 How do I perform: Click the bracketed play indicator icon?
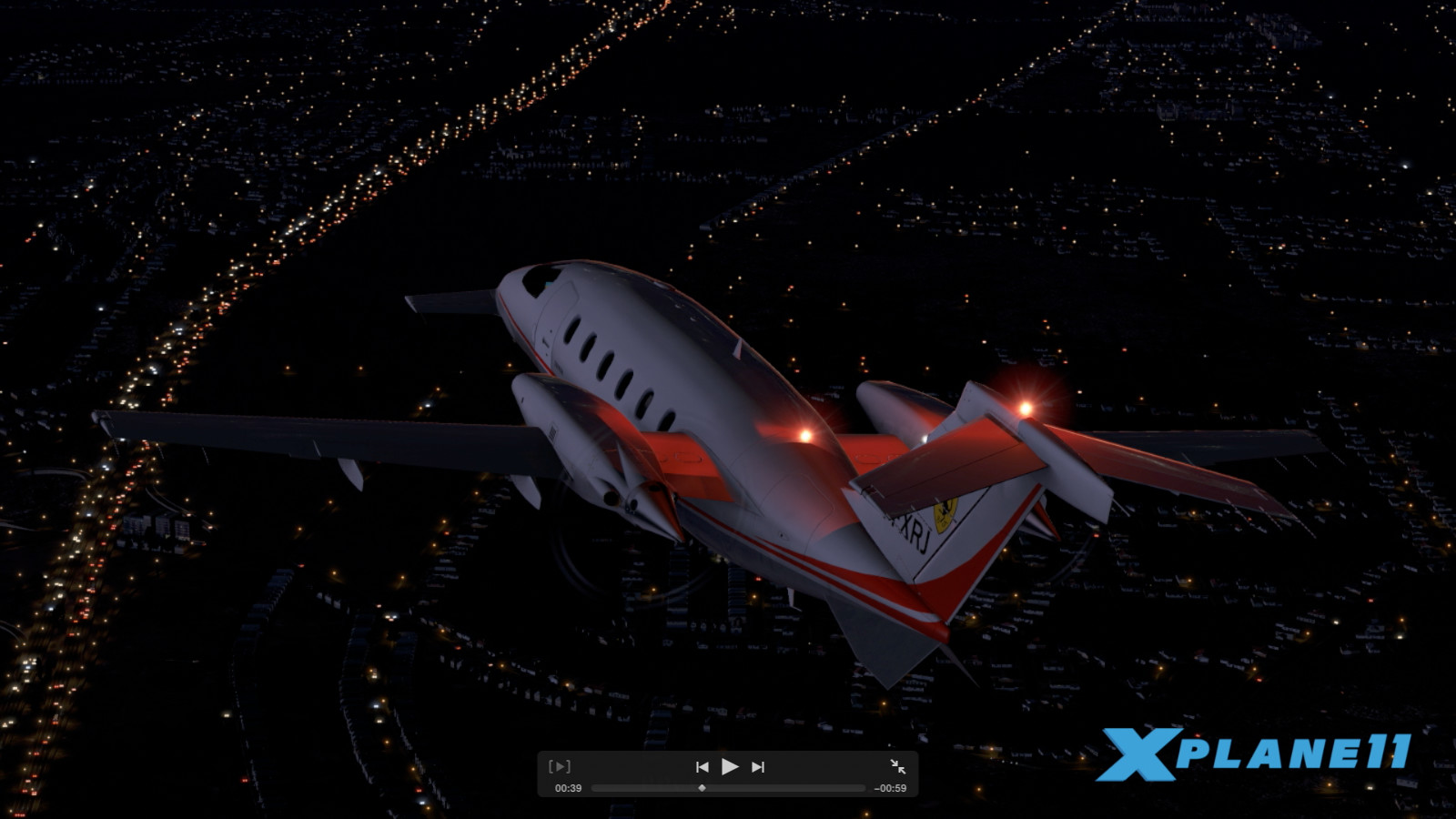(561, 766)
